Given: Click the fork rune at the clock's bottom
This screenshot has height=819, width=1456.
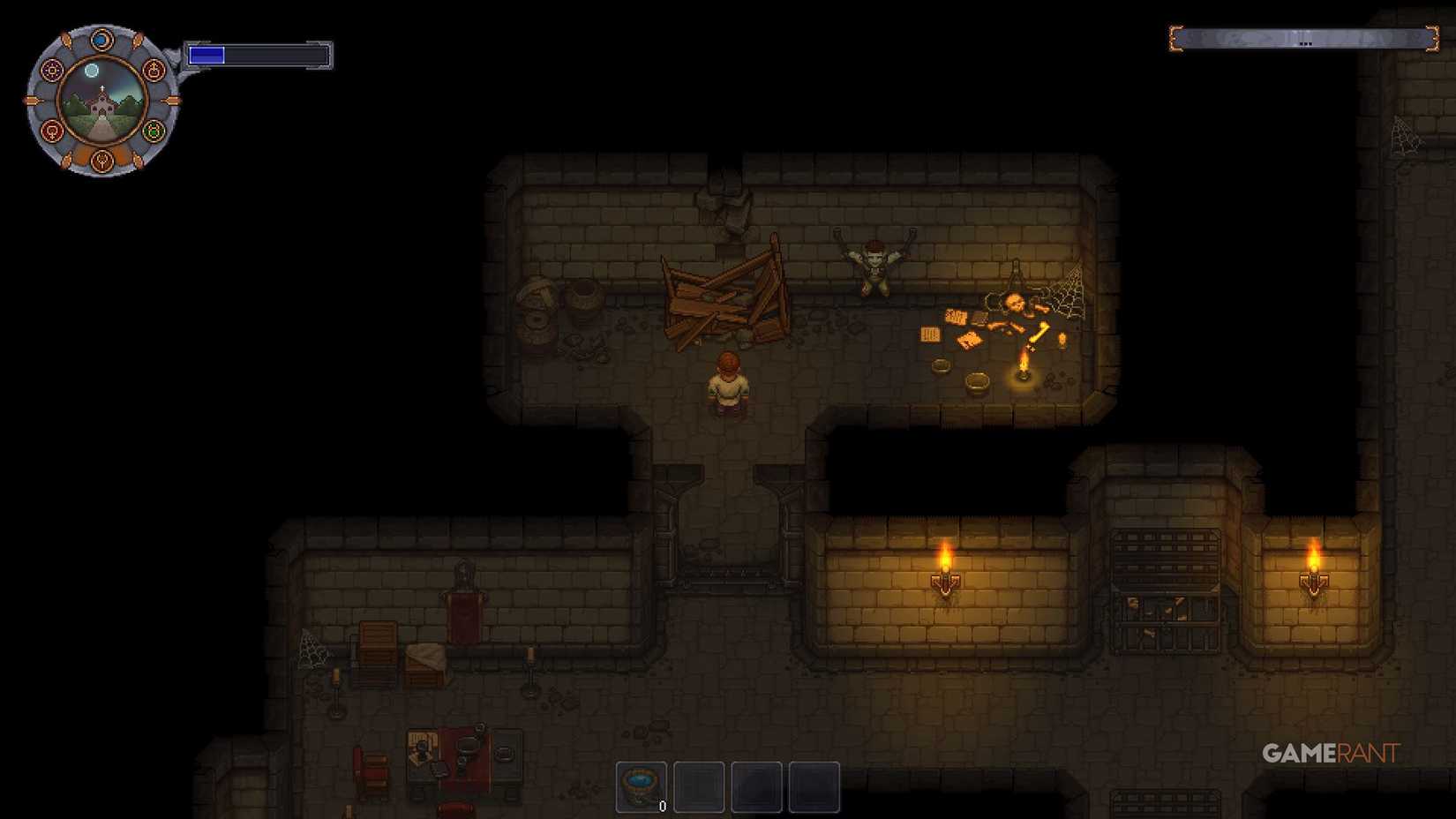Looking at the screenshot, I should (x=102, y=162).
